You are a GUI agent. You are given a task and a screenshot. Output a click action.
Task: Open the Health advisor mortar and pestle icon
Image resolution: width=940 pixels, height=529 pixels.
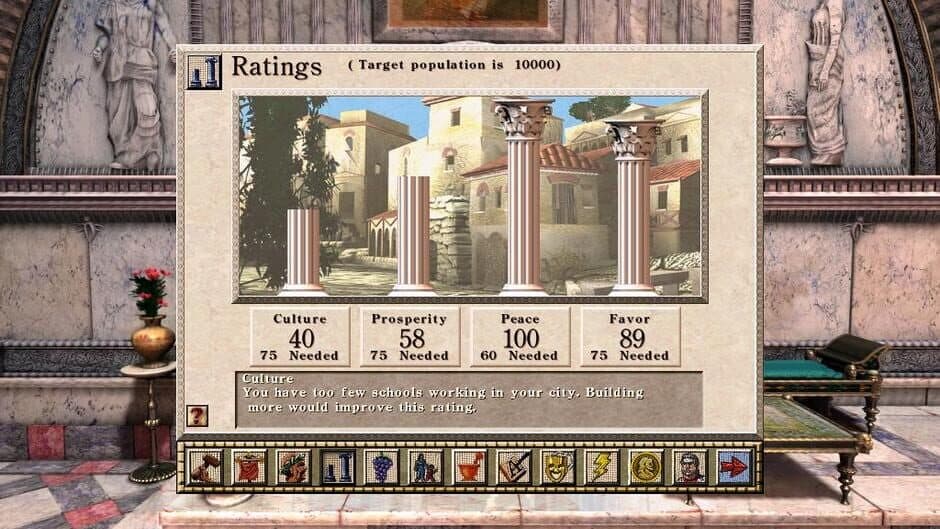coord(469,467)
